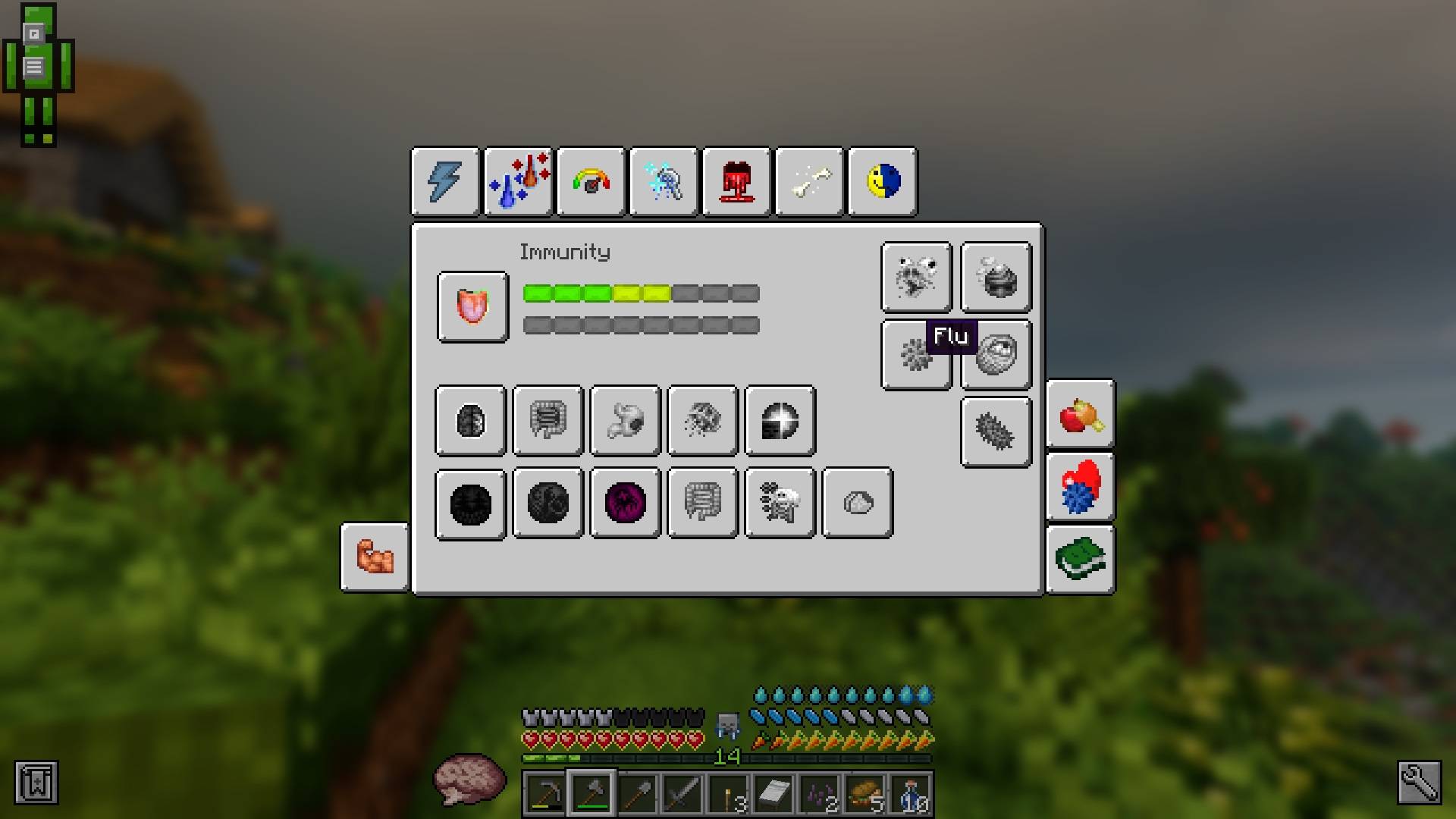
Task: Open the green guide book icon
Action: [1080, 557]
